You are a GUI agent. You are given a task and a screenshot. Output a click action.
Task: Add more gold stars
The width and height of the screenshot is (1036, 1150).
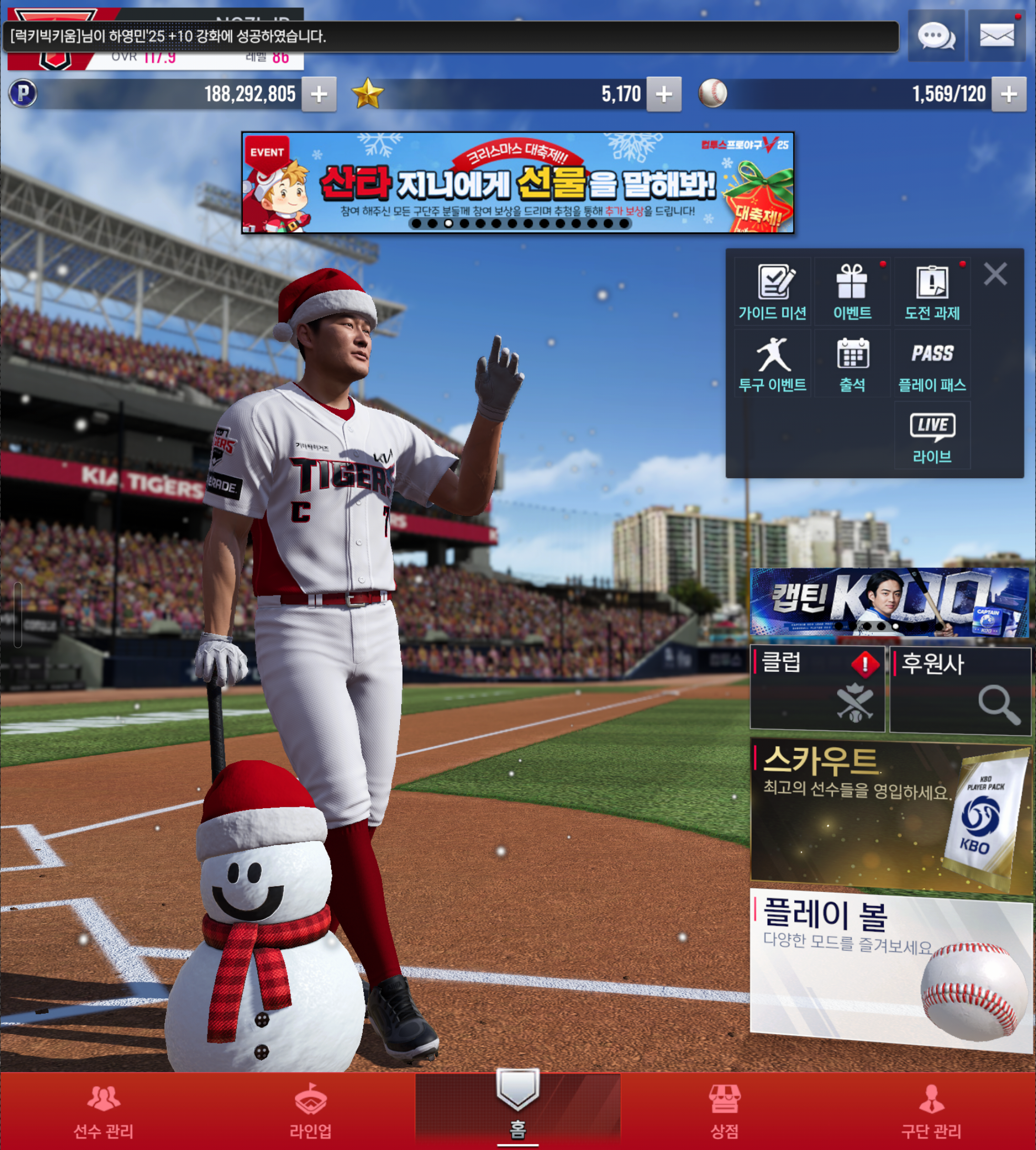(x=664, y=94)
